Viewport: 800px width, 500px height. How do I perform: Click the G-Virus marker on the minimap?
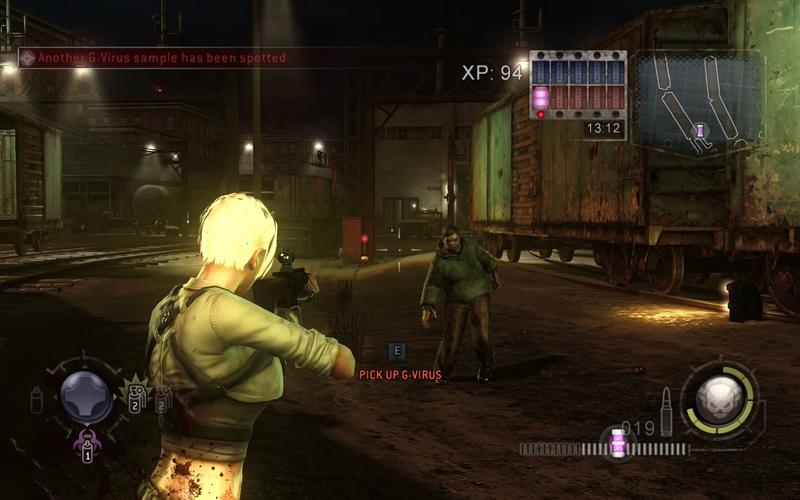[701, 131]
